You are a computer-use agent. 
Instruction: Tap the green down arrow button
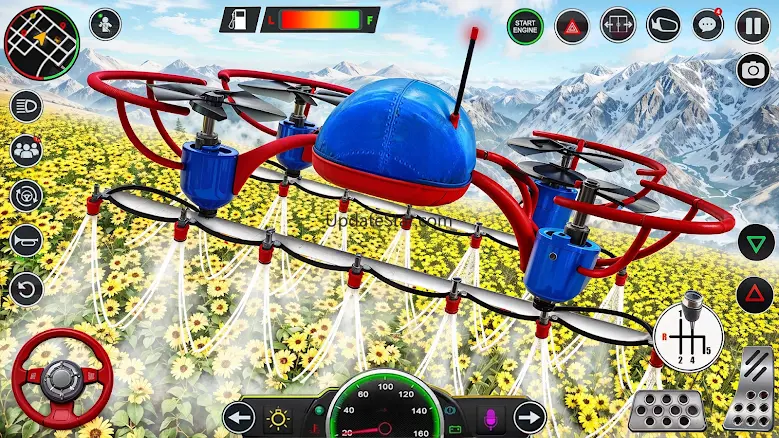pos(756,243)
